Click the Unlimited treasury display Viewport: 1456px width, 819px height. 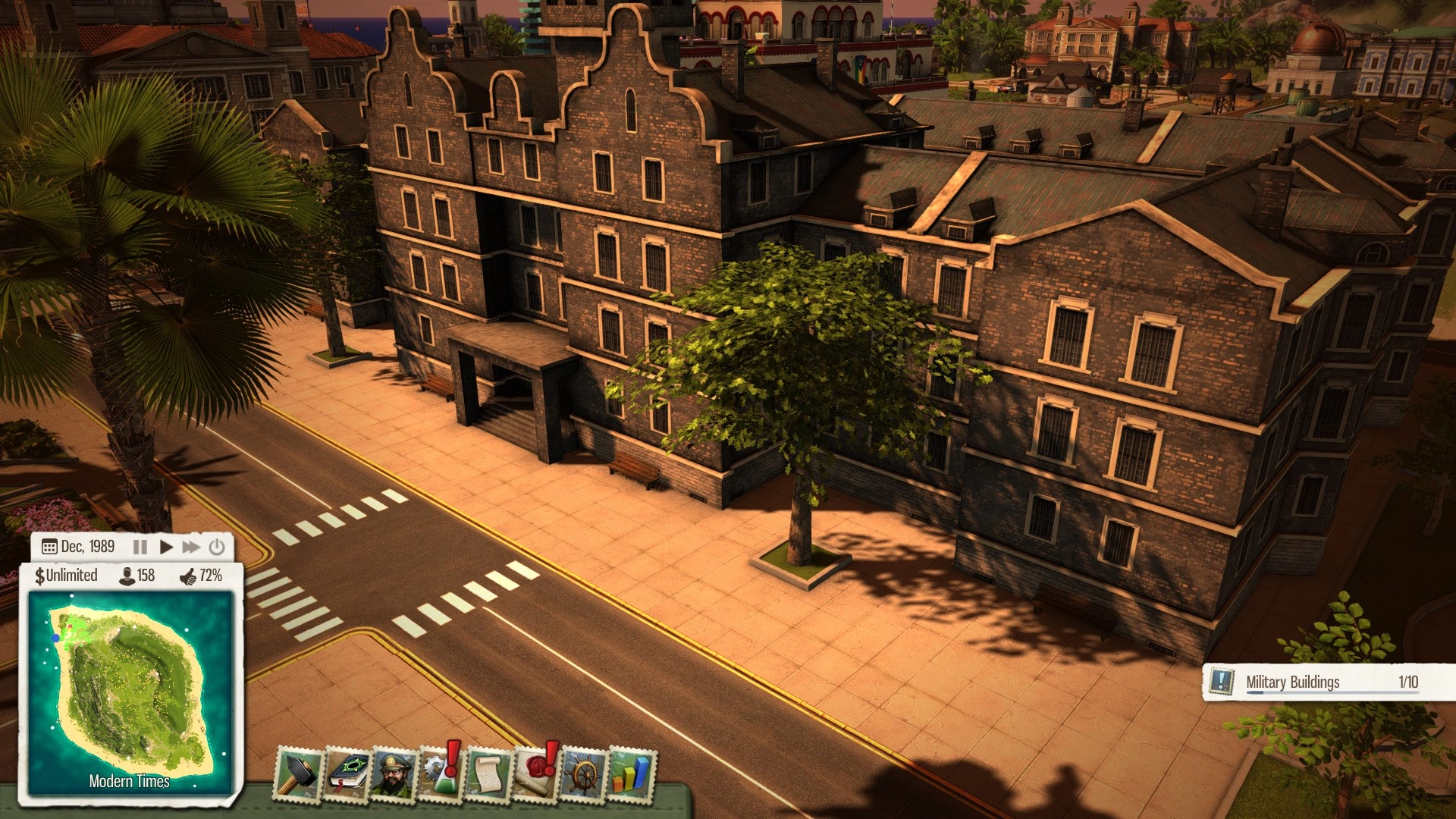(x=67, y=576)
